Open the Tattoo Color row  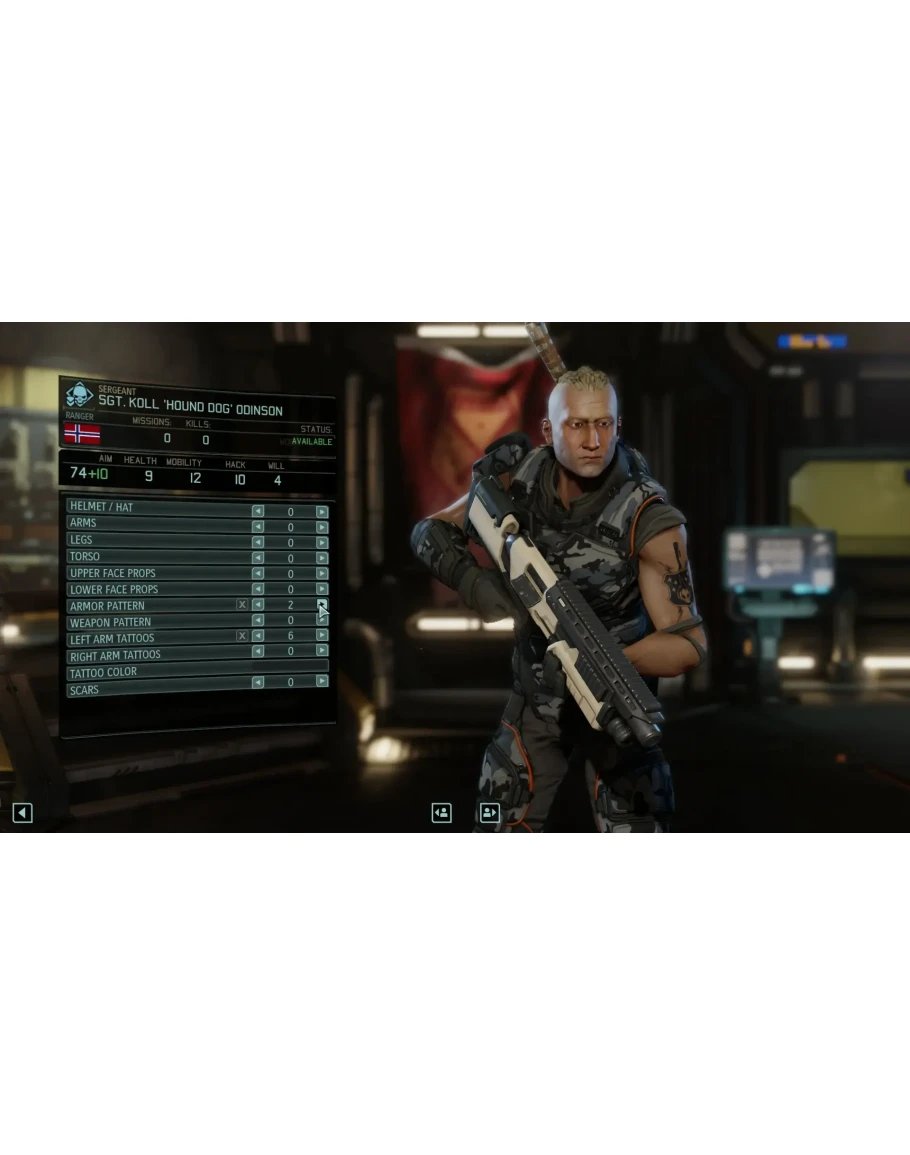click(196, 671)
